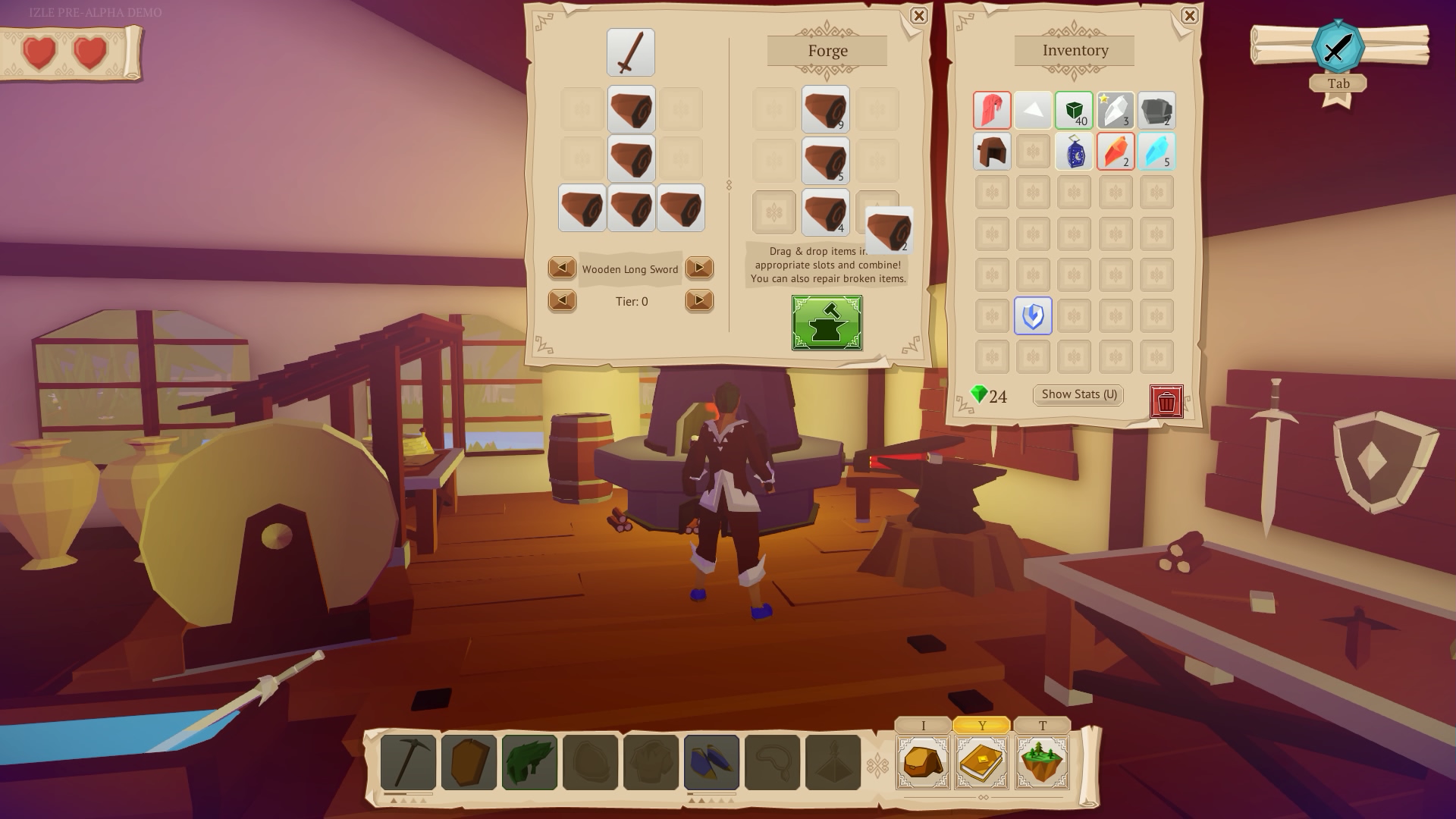Select the blue boots hotbar slot
Screen dimensions: 1456x819
point(711,761)
